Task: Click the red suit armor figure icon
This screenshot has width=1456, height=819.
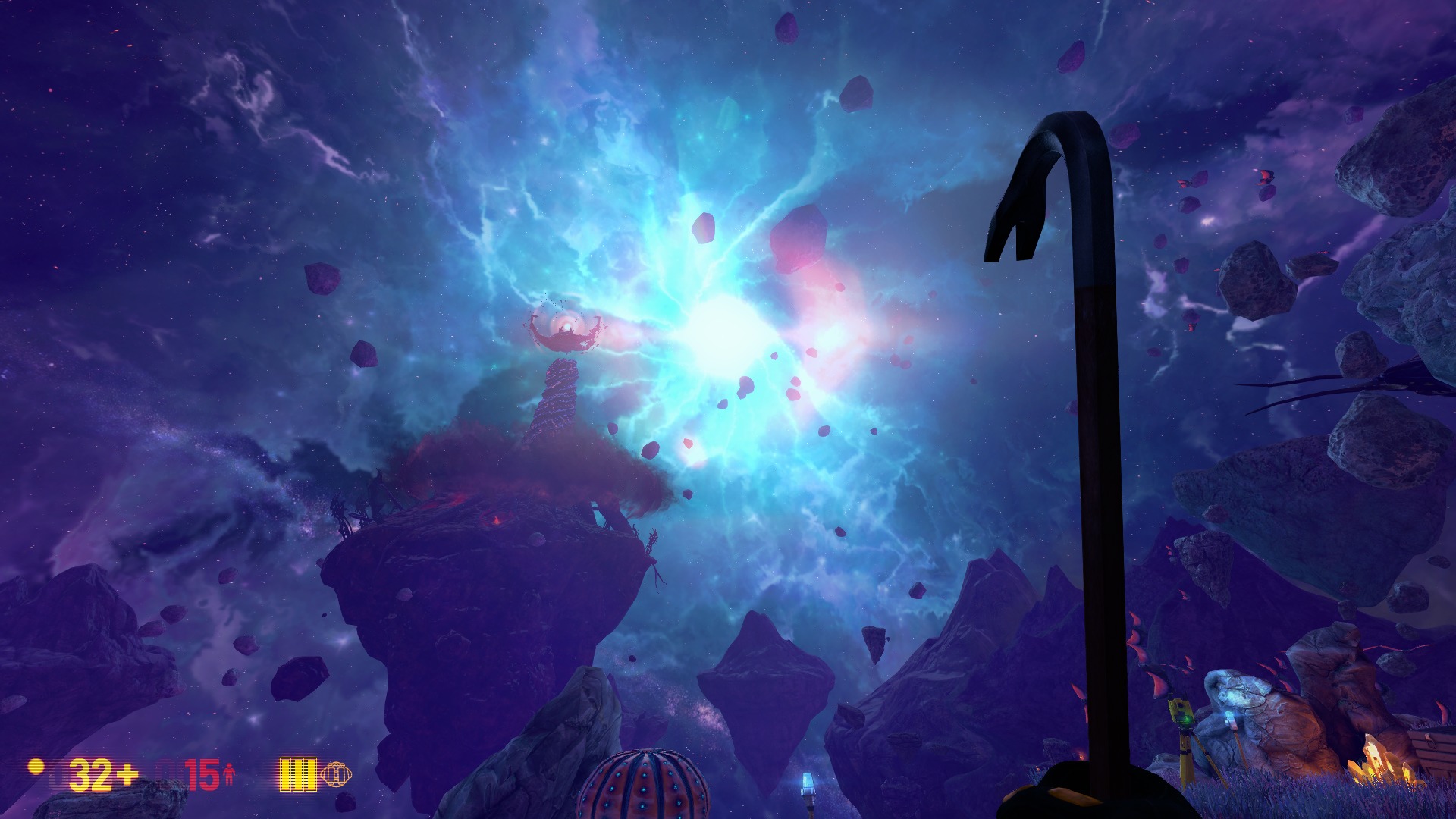Action: 227,773
